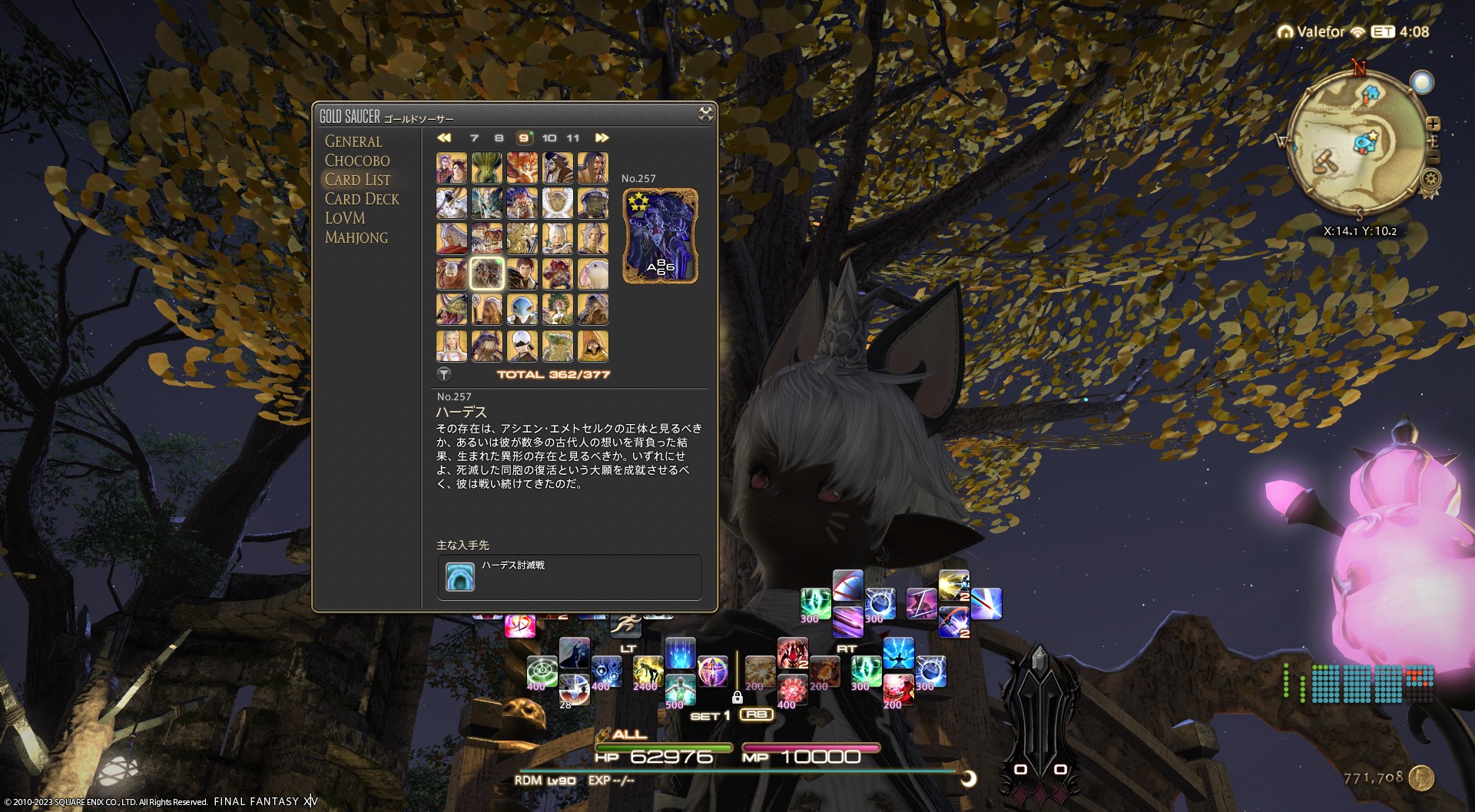This screenshot has height=812, width=1475.
Task: Click the next pages double arrow
Action: [602, 138]
